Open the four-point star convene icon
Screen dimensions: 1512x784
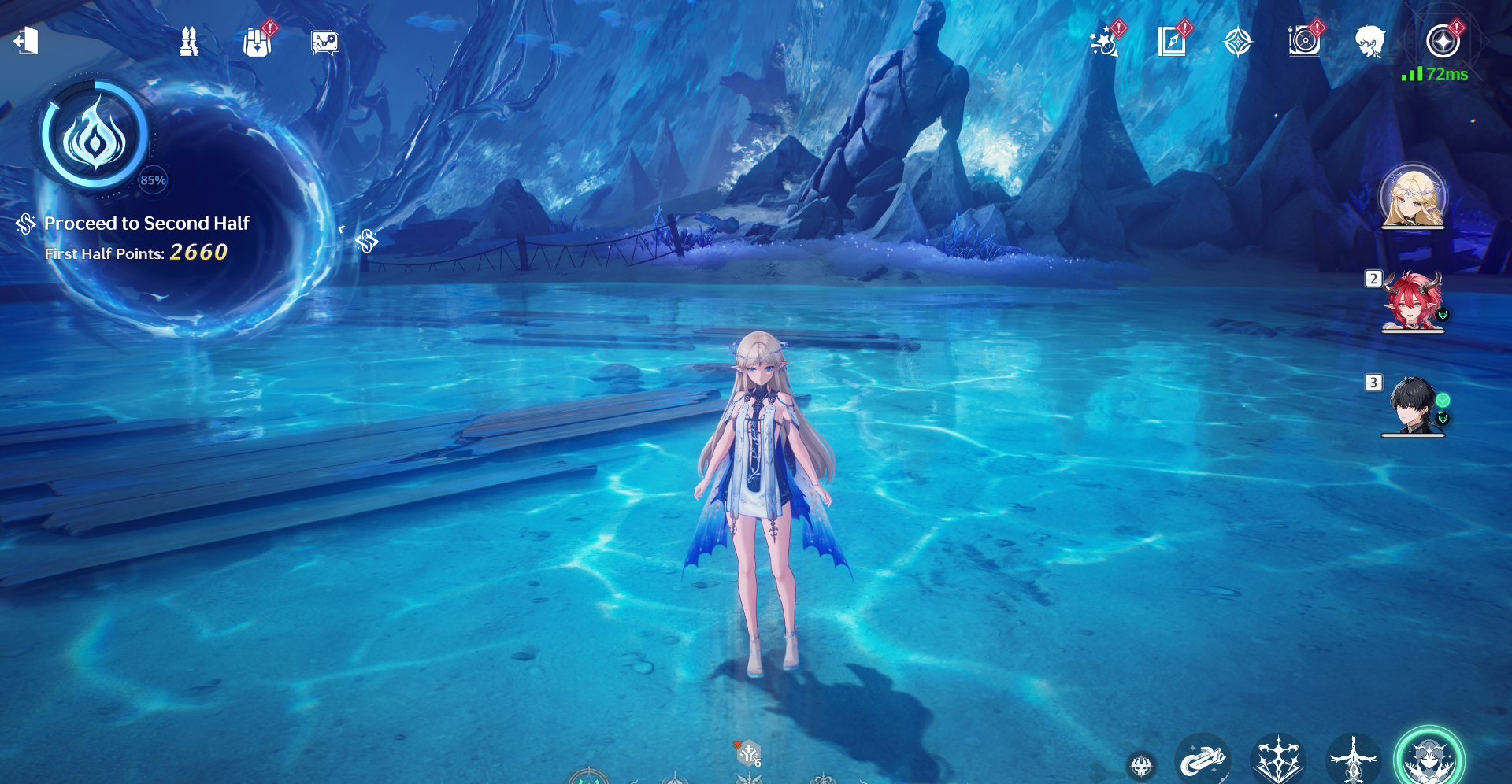pyautogui.click(x=1238, y=42)
